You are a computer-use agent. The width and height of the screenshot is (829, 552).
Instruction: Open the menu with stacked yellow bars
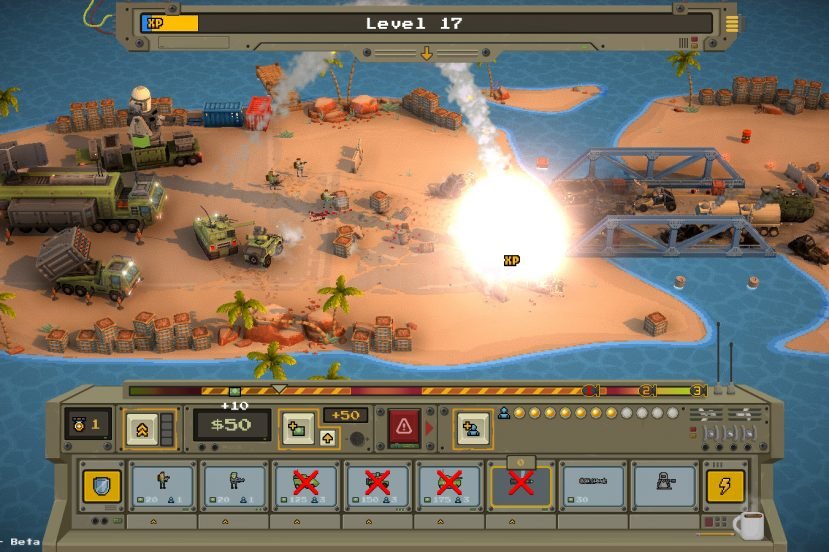pos(732,23)
